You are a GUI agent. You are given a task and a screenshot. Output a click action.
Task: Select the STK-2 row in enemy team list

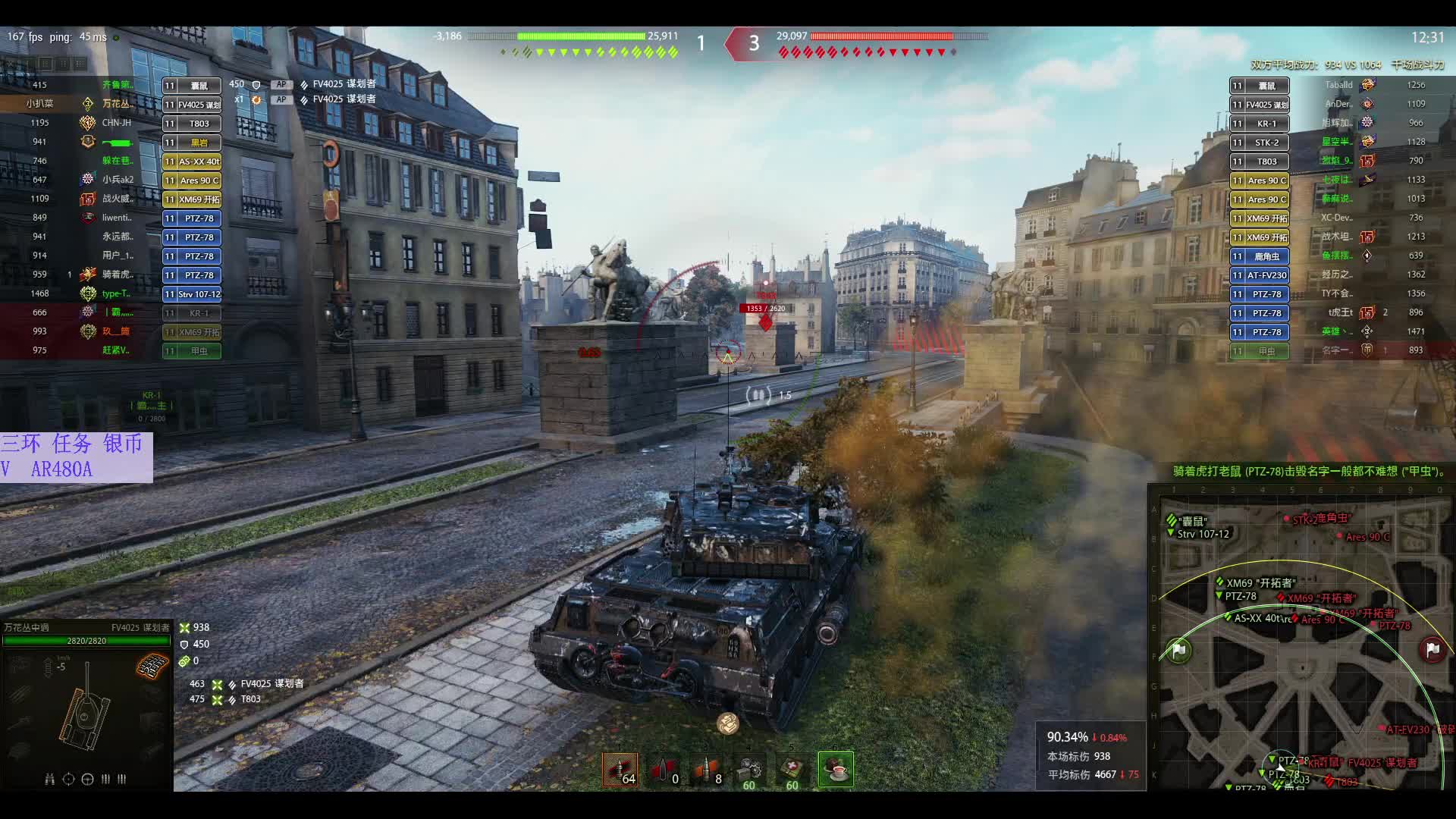(x=1260, y=143)
